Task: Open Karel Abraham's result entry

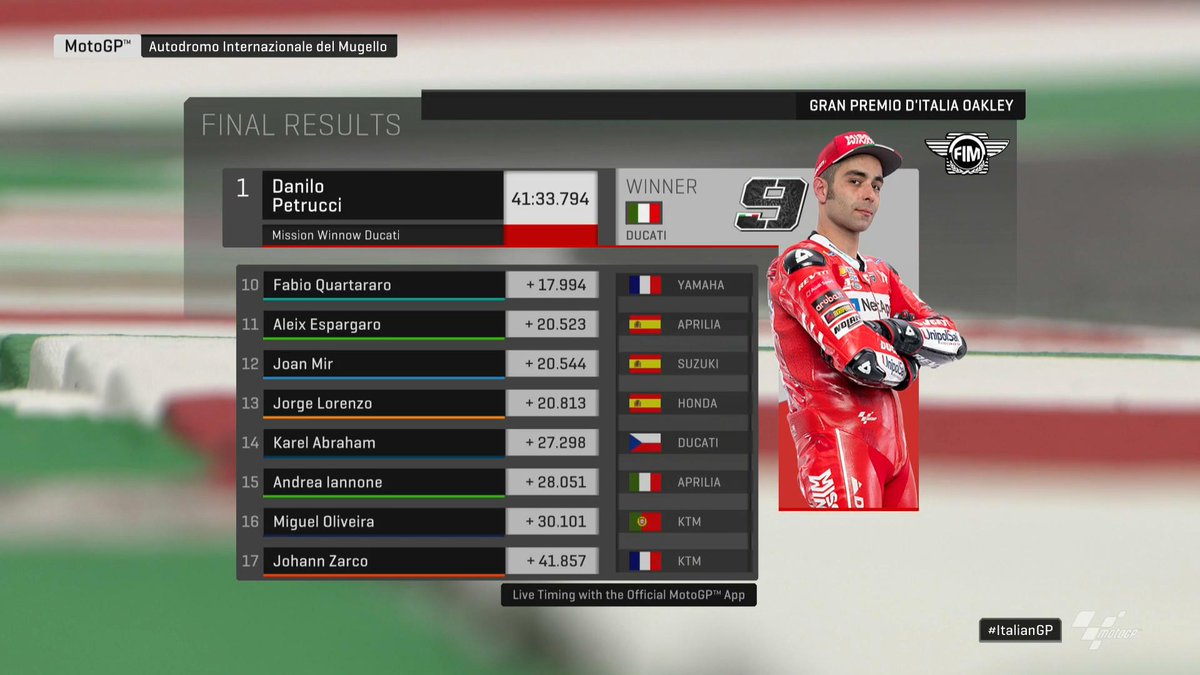Action: (x=383, y=443)
